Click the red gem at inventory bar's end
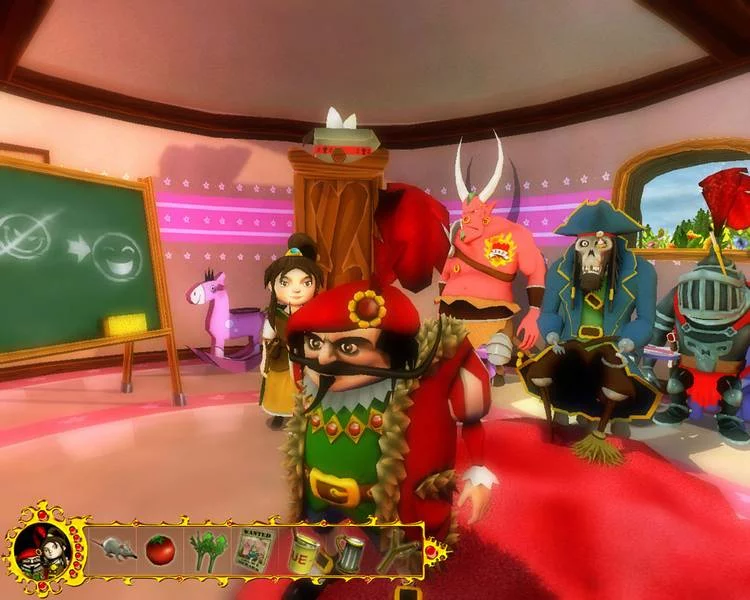The height and width of the screenshot is (600, 750). [432, 549]
